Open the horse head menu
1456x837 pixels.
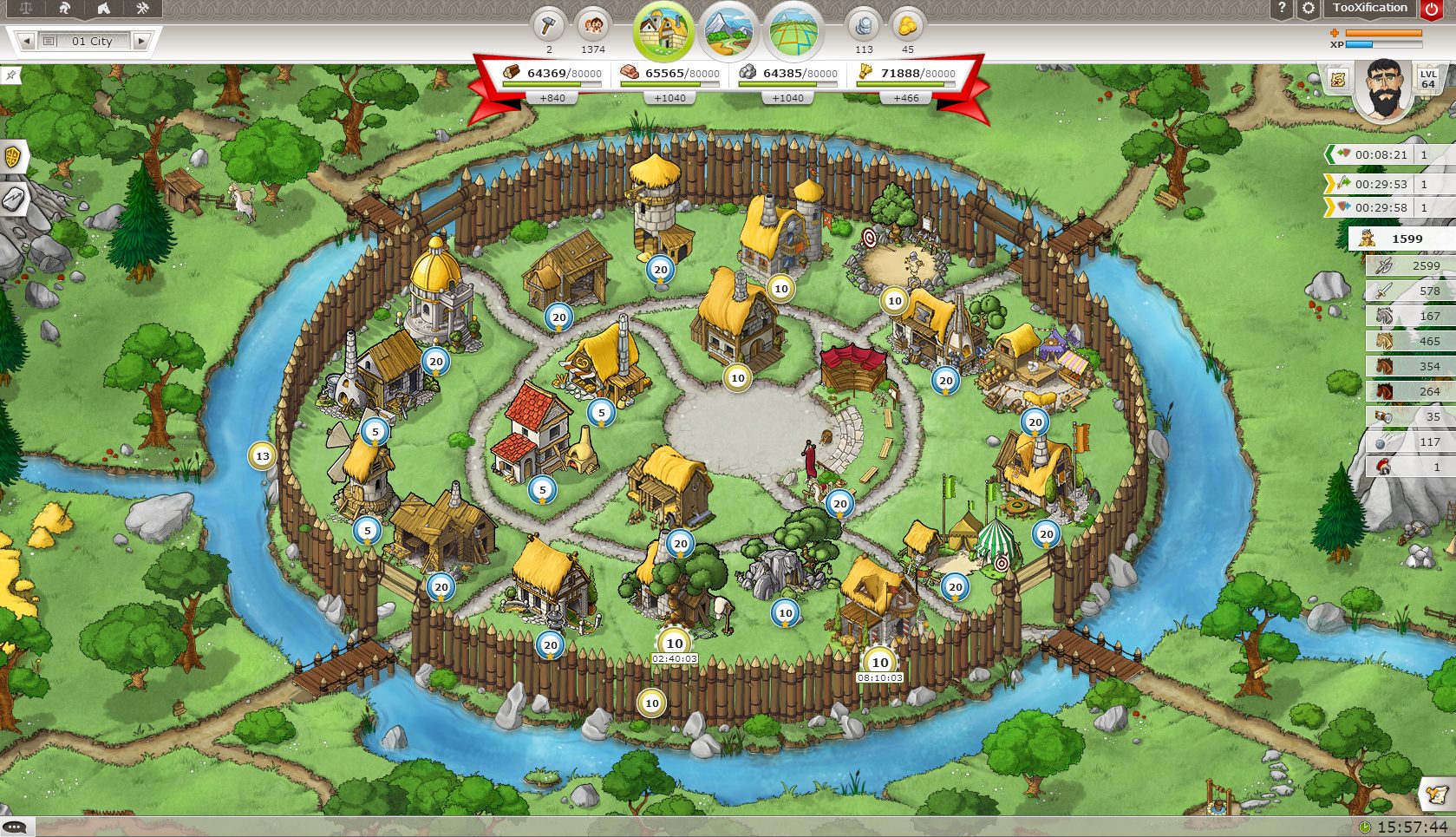[x=103, y=9]
